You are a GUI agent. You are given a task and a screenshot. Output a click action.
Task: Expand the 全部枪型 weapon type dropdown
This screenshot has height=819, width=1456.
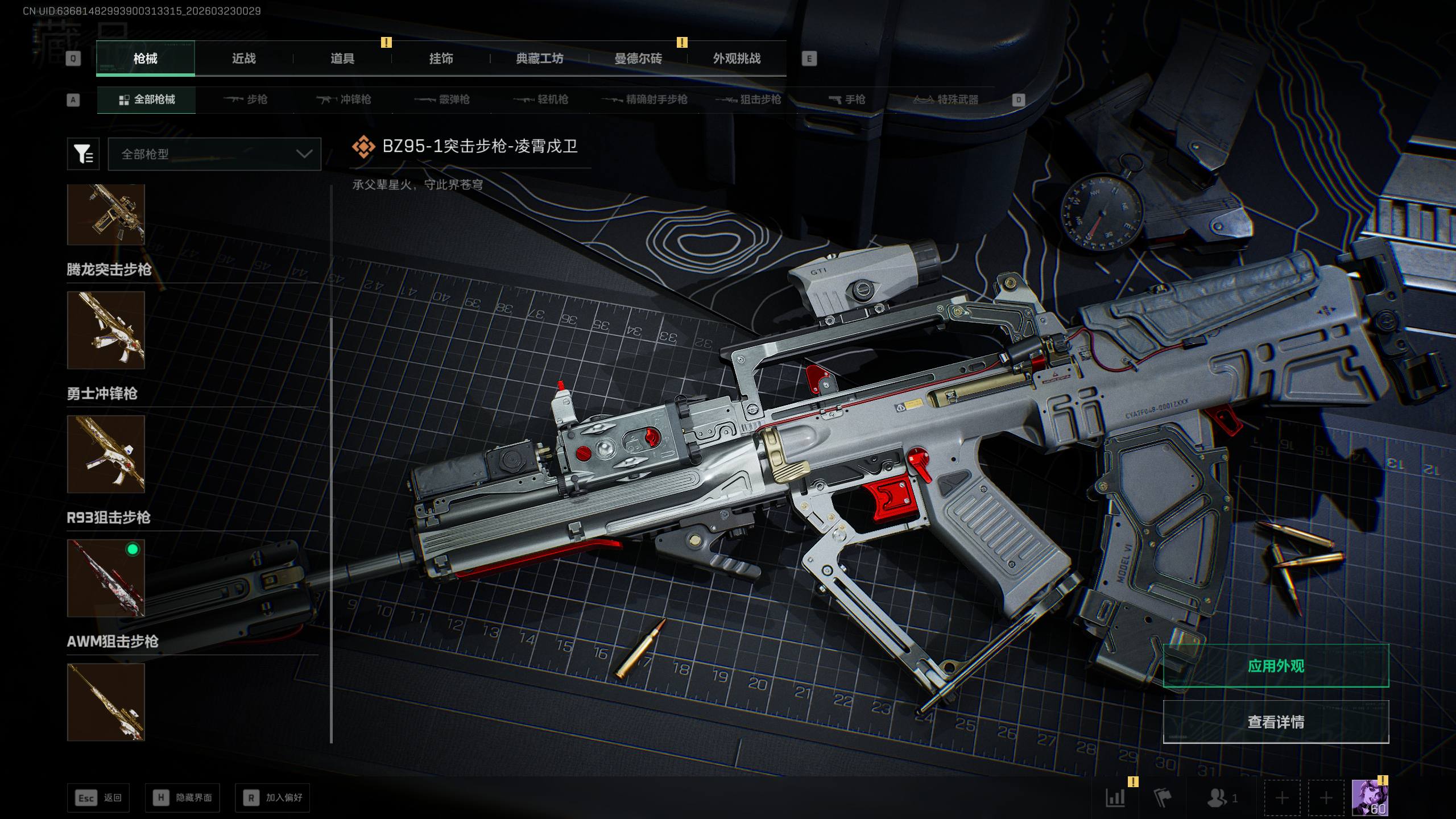214,154
